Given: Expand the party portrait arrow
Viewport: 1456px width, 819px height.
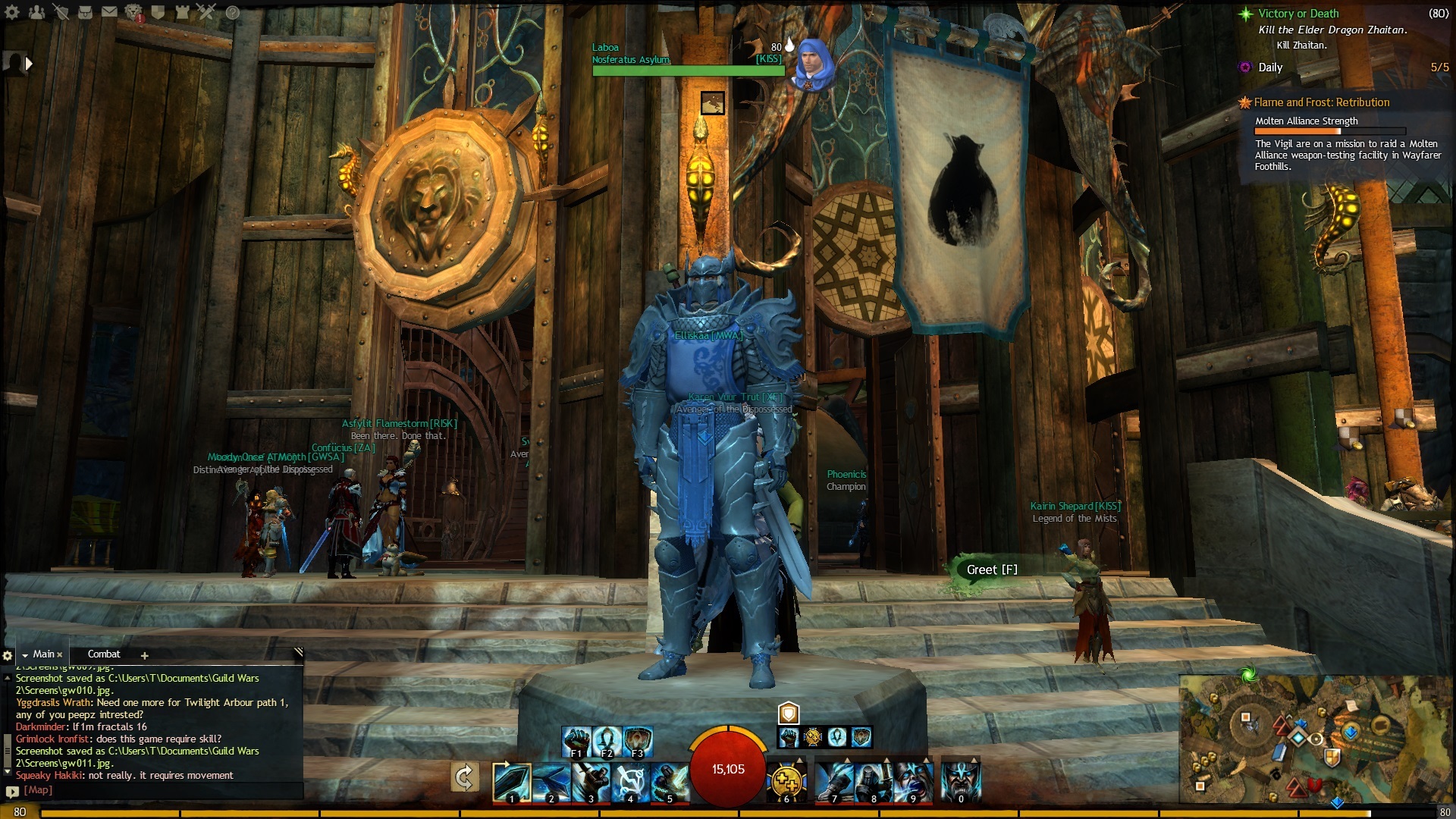Looking at the screenshot, I should pos(29,64).
